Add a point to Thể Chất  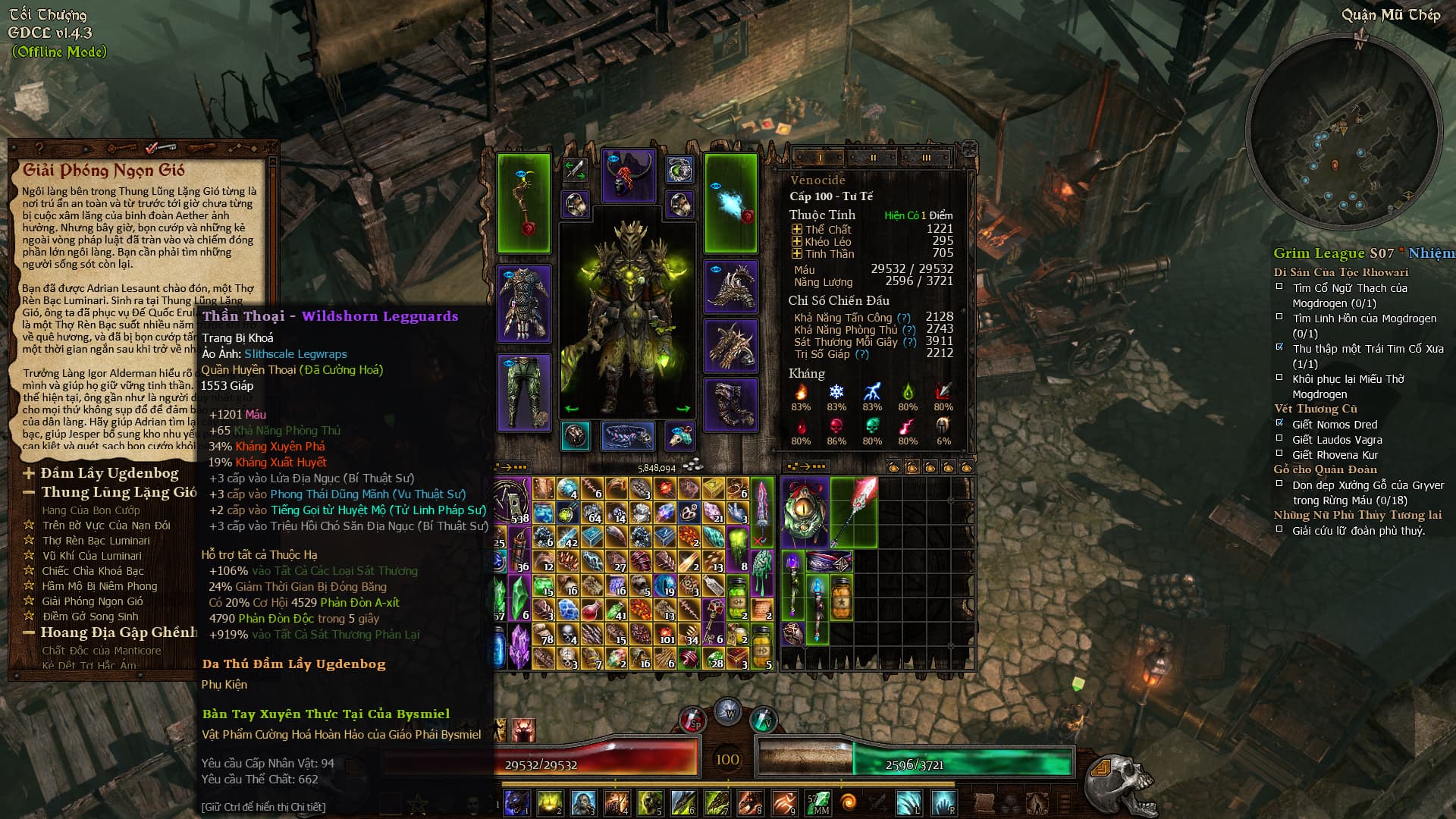(796, 230)
